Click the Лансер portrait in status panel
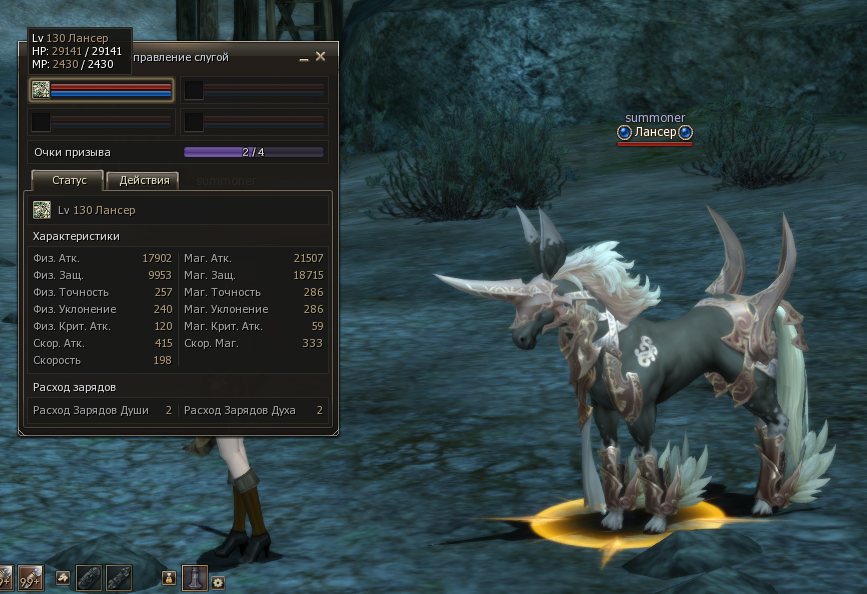Viewport: 867px width, 594px height. tap(42, 210)
